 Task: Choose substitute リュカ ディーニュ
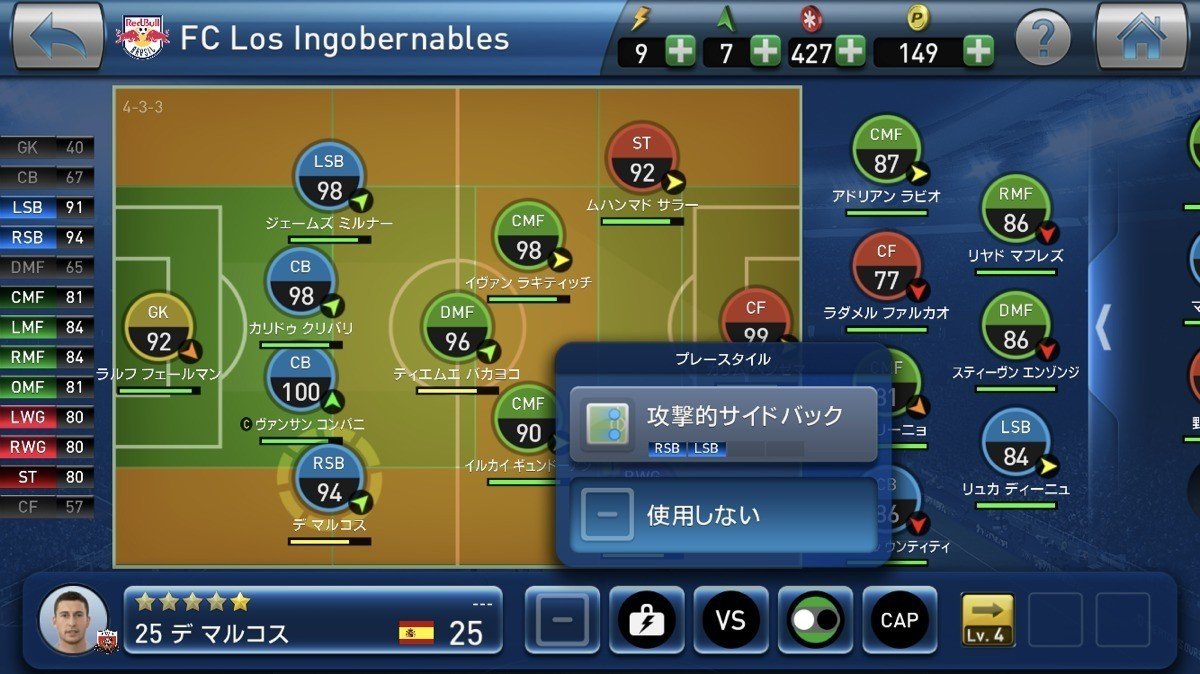coord(1015,444)
